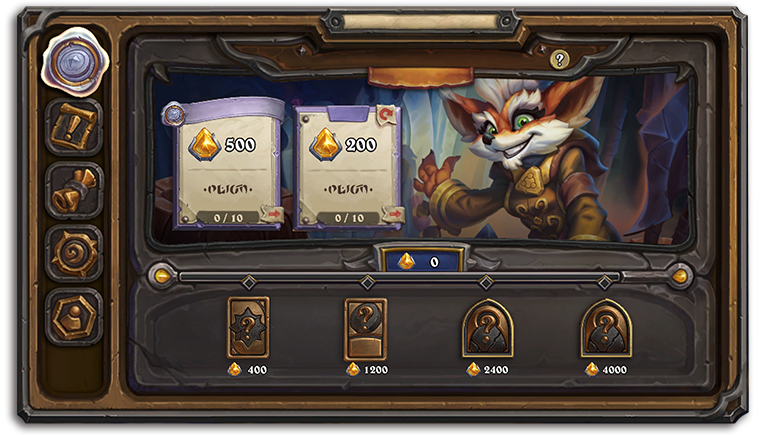Click the arrow on the 500 quest
This screenshot has height=435, width=760.
point(272,213)
